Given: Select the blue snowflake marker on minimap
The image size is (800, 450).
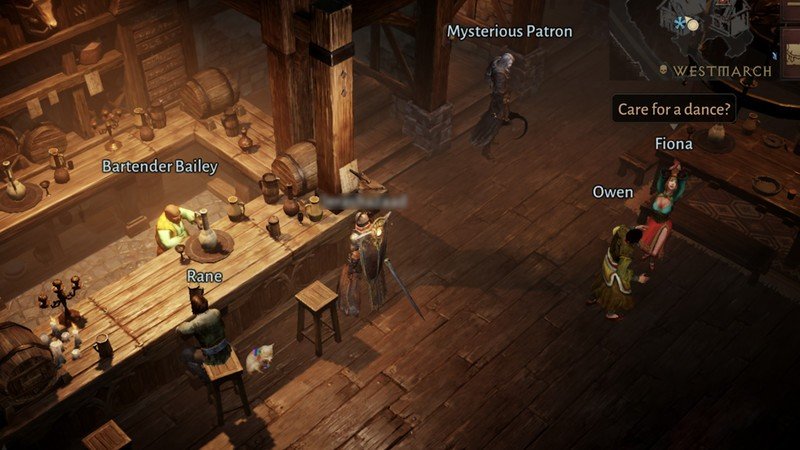Looking at the screenshot, I should [681, 21].
